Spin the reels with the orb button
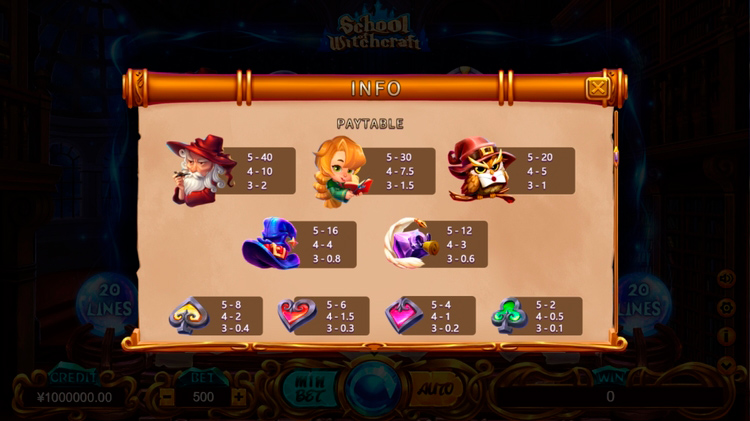The image size is (750, 421). [370, 388]
